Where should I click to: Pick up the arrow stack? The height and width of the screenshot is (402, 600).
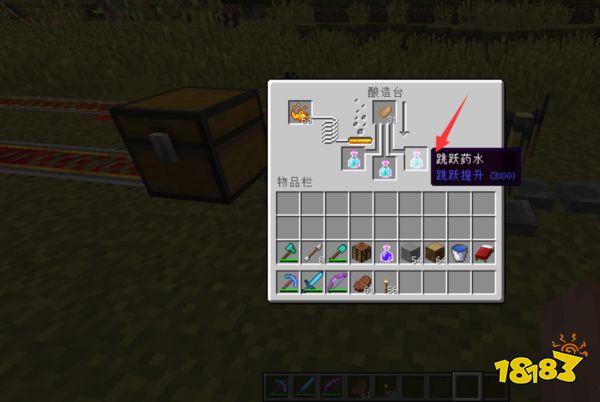312,252
